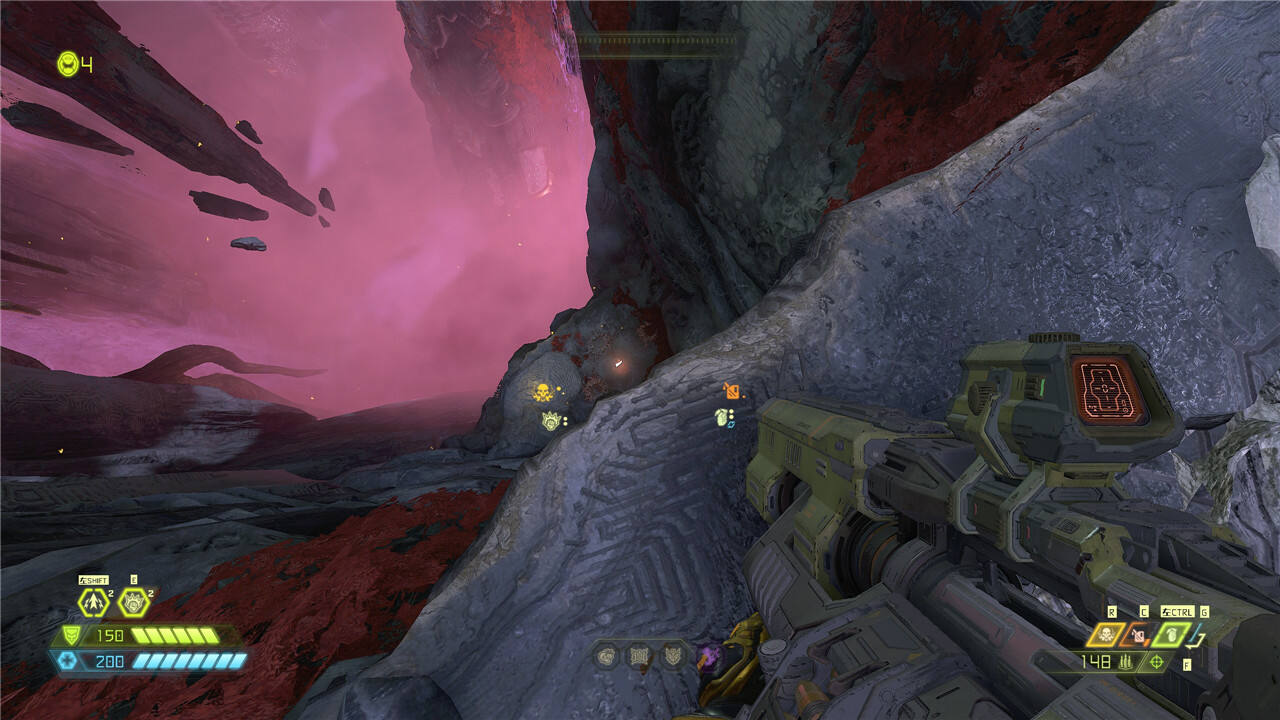Select the middle rune slot icon
The height and width of the screenshot is (720, 1280).
tap(638, 656)
